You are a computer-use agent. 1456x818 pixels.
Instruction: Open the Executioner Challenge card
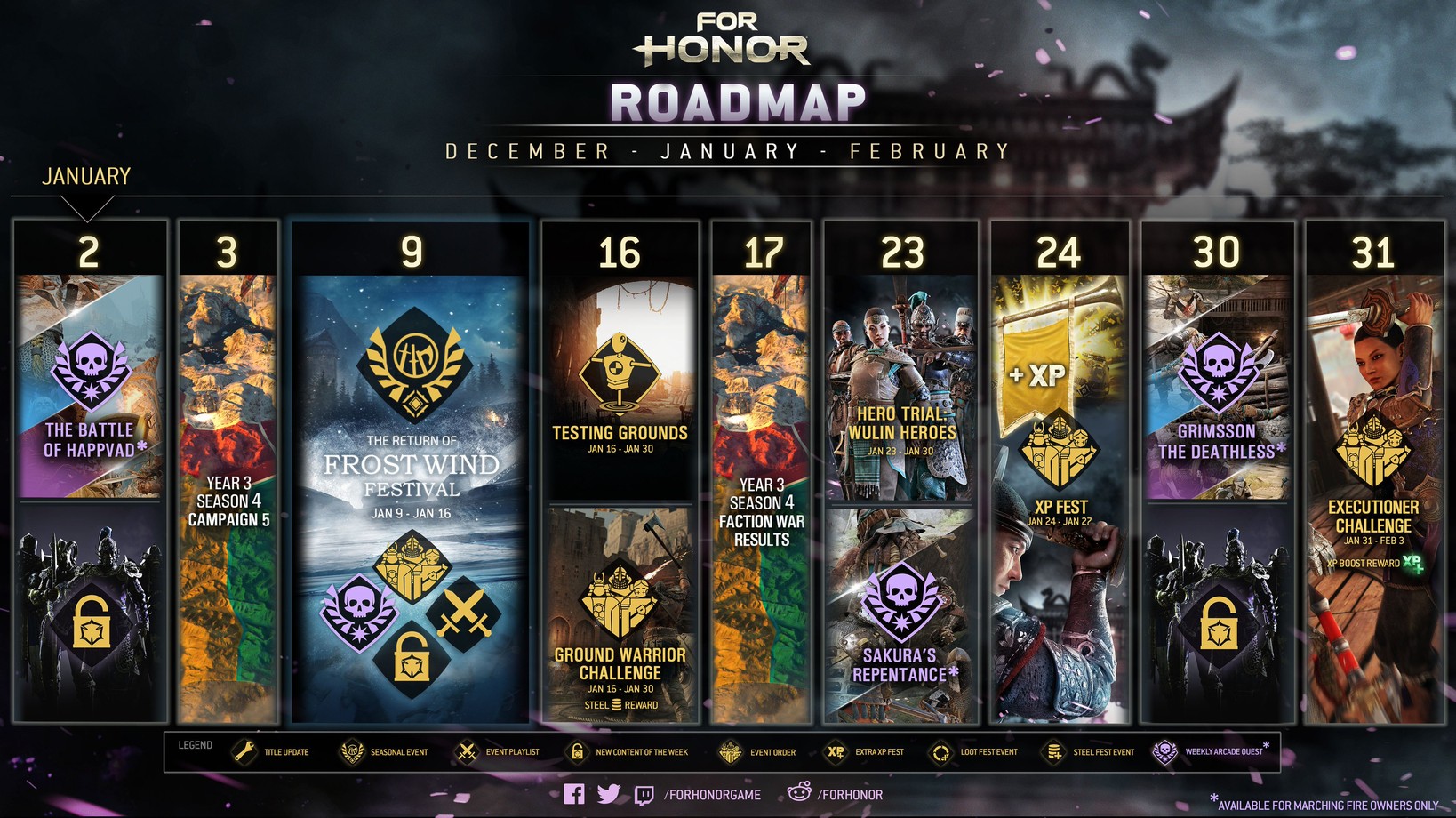(x=1373, y=498)
